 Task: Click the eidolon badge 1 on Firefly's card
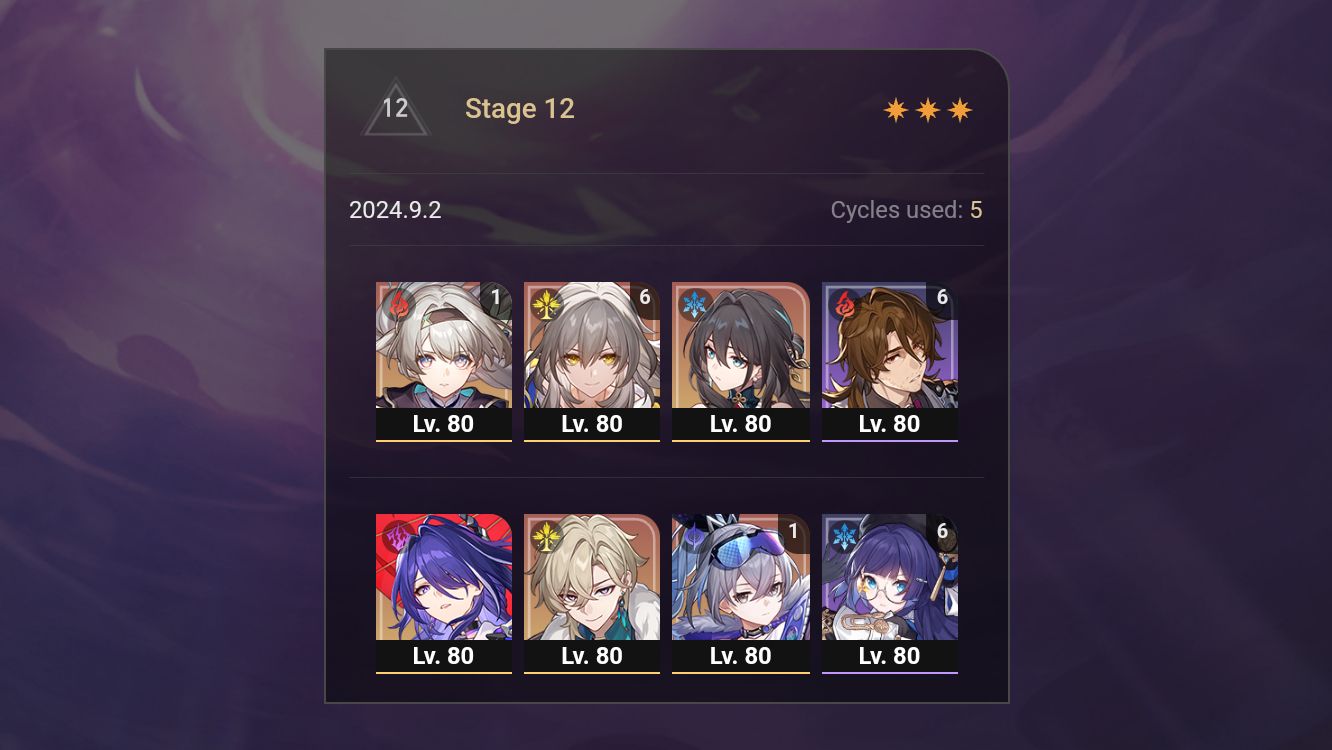pos(494,297)
